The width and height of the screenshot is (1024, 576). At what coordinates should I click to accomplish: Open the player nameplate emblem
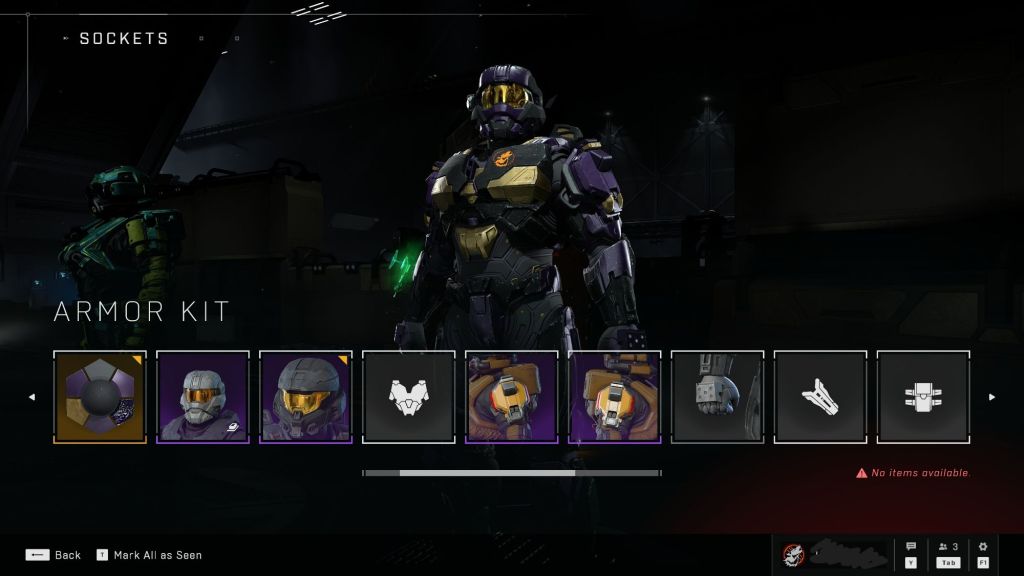[794, 555]
